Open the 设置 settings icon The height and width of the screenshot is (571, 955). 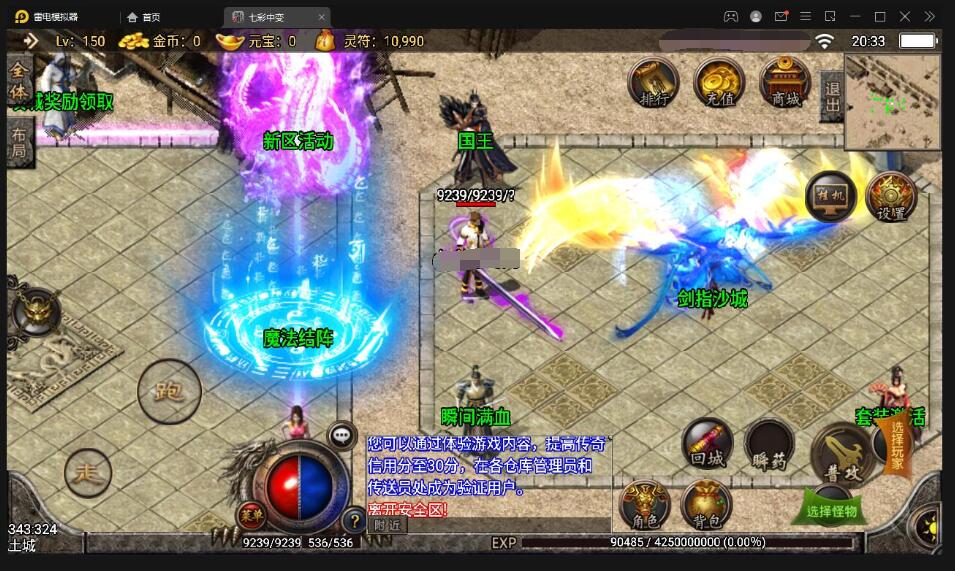(x=891, y=196)
